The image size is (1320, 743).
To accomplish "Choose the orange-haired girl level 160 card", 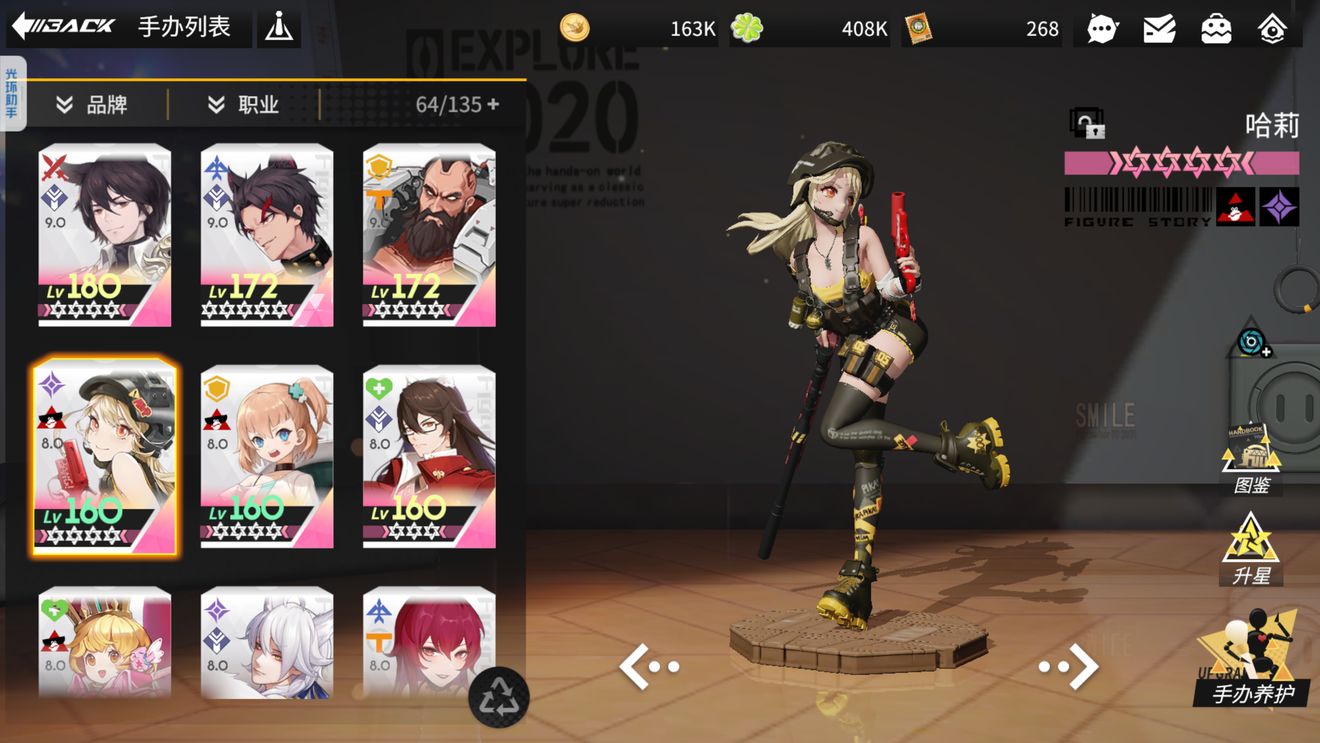I will [267, 457].
